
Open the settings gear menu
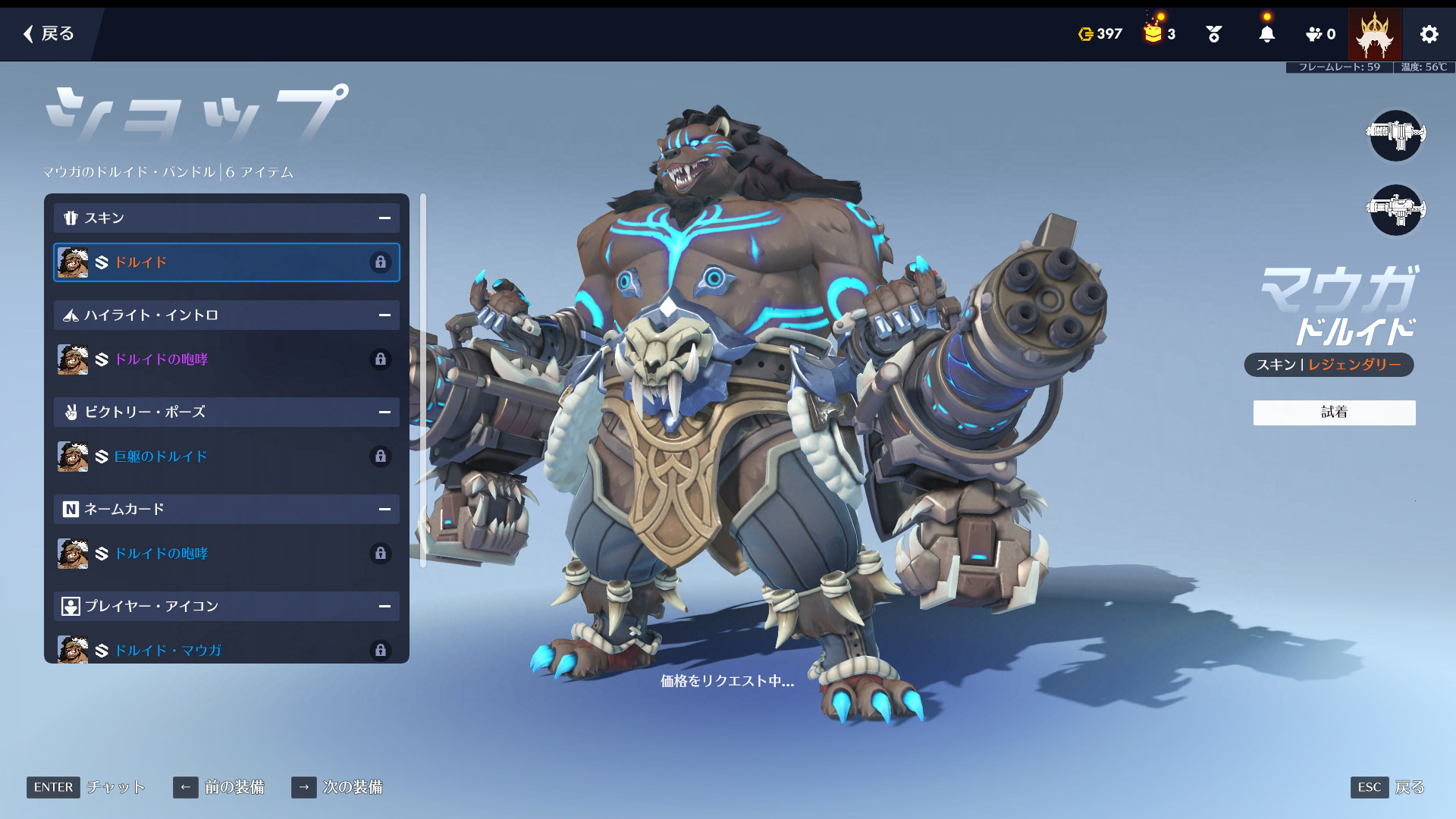[1429, 34]
